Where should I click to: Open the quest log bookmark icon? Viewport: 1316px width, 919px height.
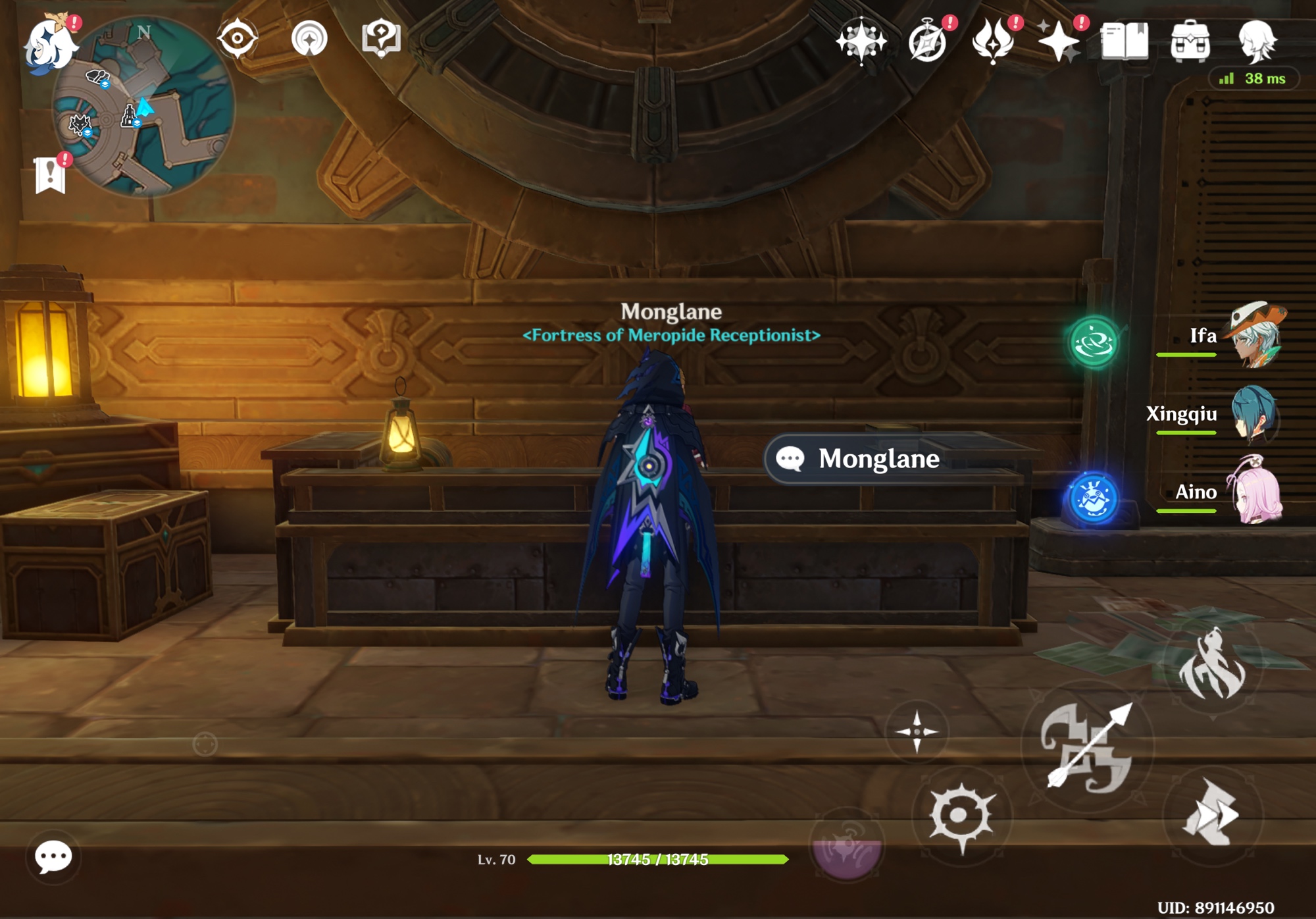tap(51, 175)
